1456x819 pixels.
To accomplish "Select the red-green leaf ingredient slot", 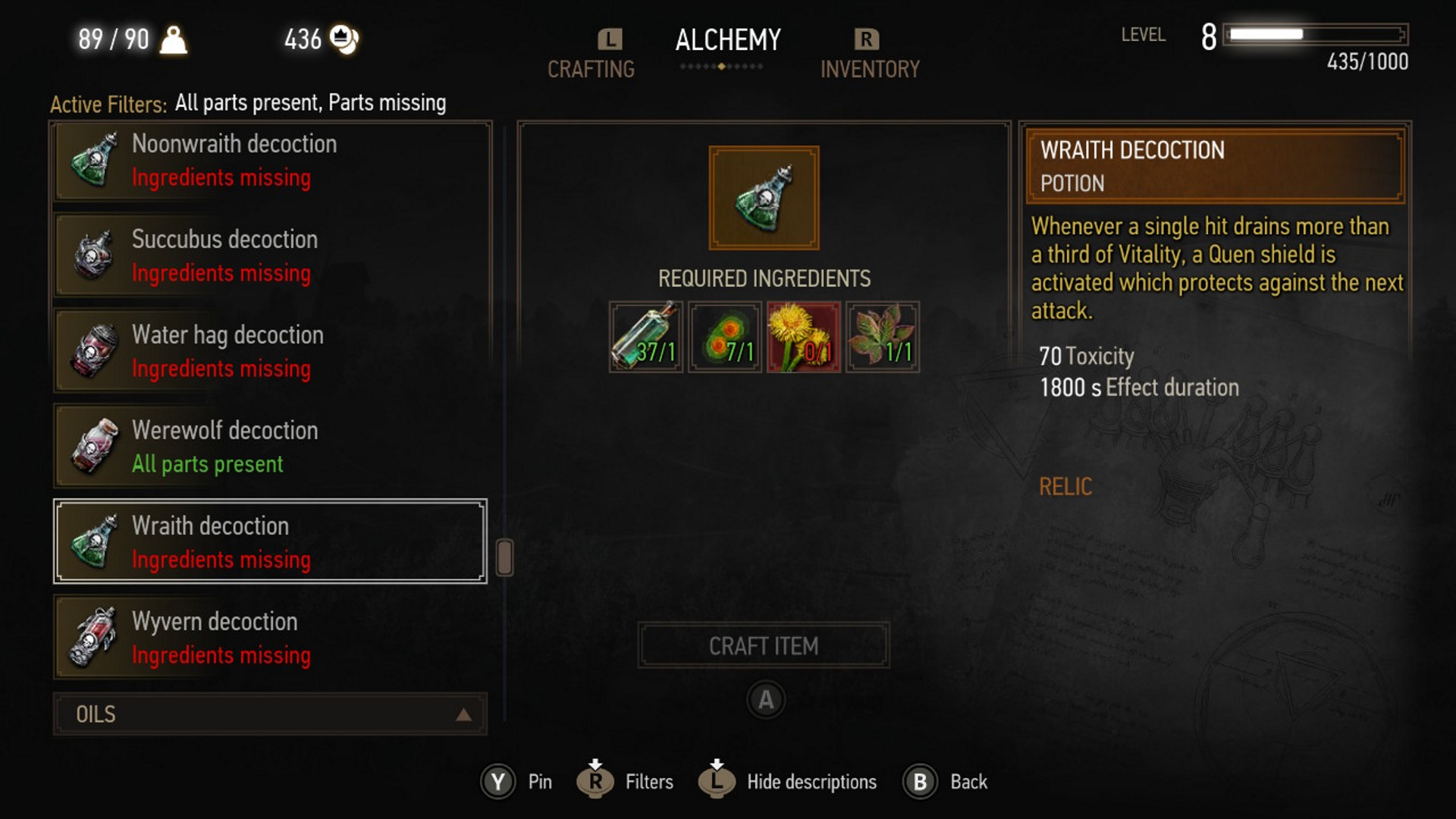I will coord(883,337).
